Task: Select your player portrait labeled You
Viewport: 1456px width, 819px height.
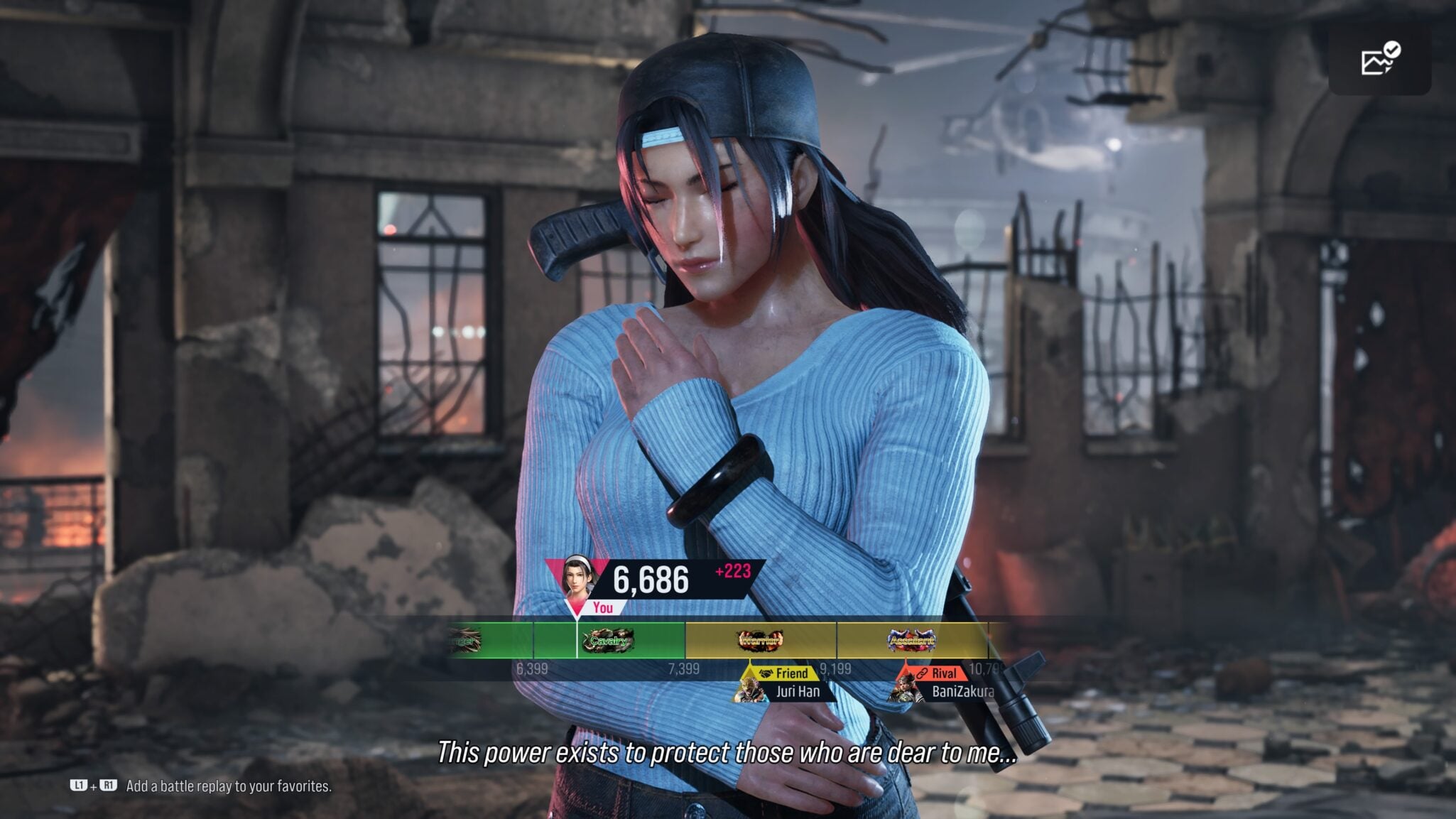Action: 579,577
